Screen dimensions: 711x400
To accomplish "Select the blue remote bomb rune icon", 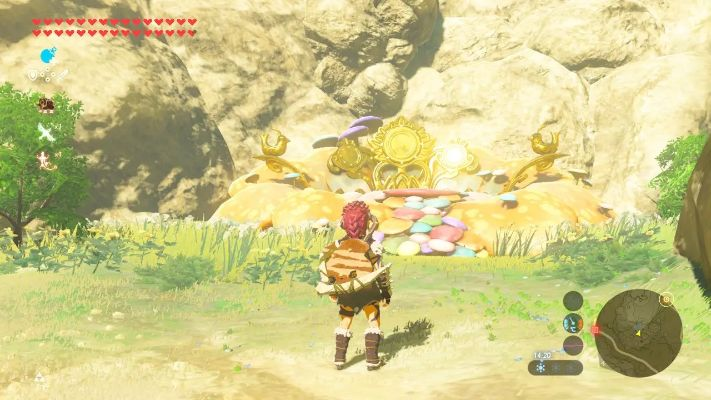I will point(47,55).
